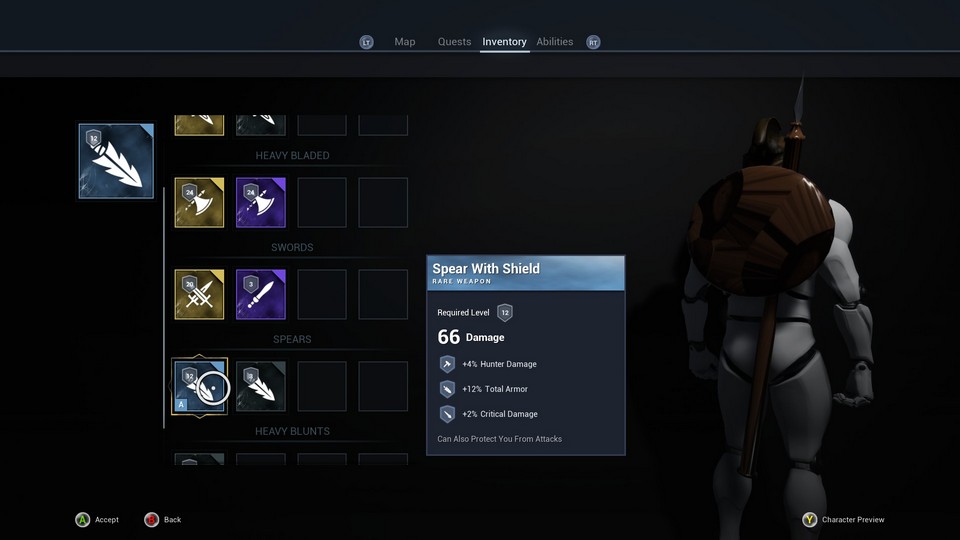Pick the purple heavy axe item

click(261, 203)
